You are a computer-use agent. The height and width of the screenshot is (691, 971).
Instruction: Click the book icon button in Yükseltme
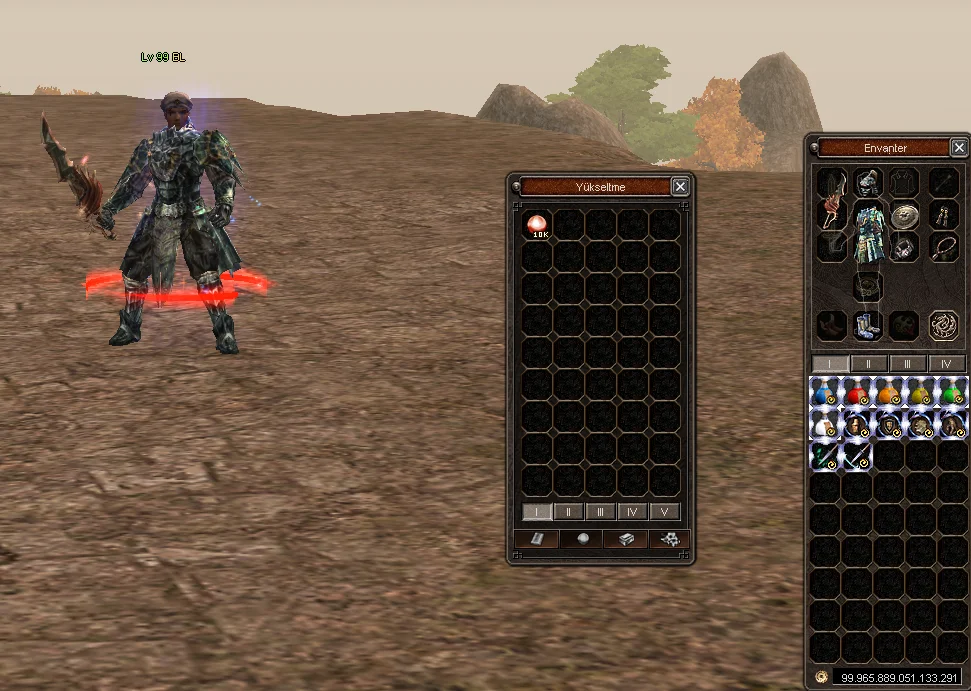536,539
